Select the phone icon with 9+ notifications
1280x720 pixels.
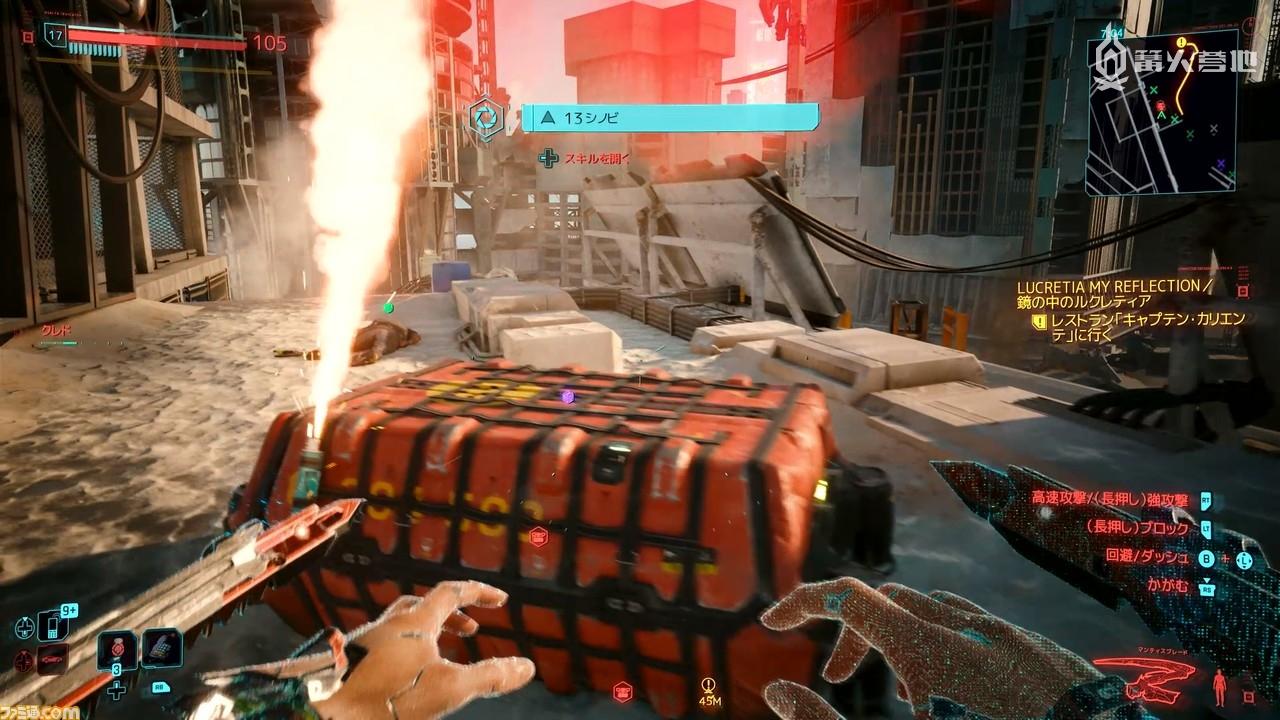(50, 625)
